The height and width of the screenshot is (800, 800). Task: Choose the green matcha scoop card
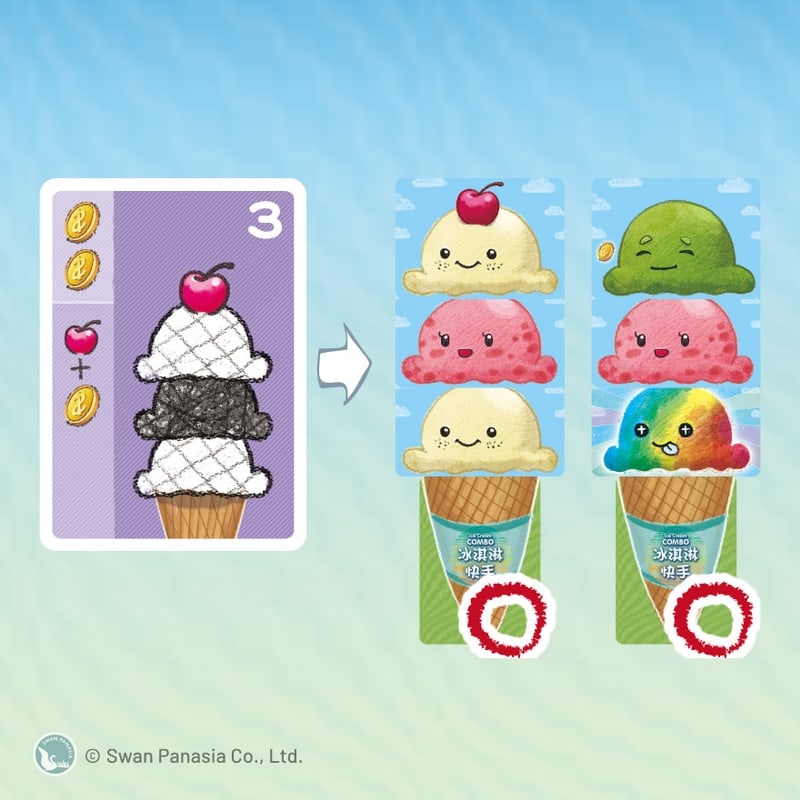(676, 244)
